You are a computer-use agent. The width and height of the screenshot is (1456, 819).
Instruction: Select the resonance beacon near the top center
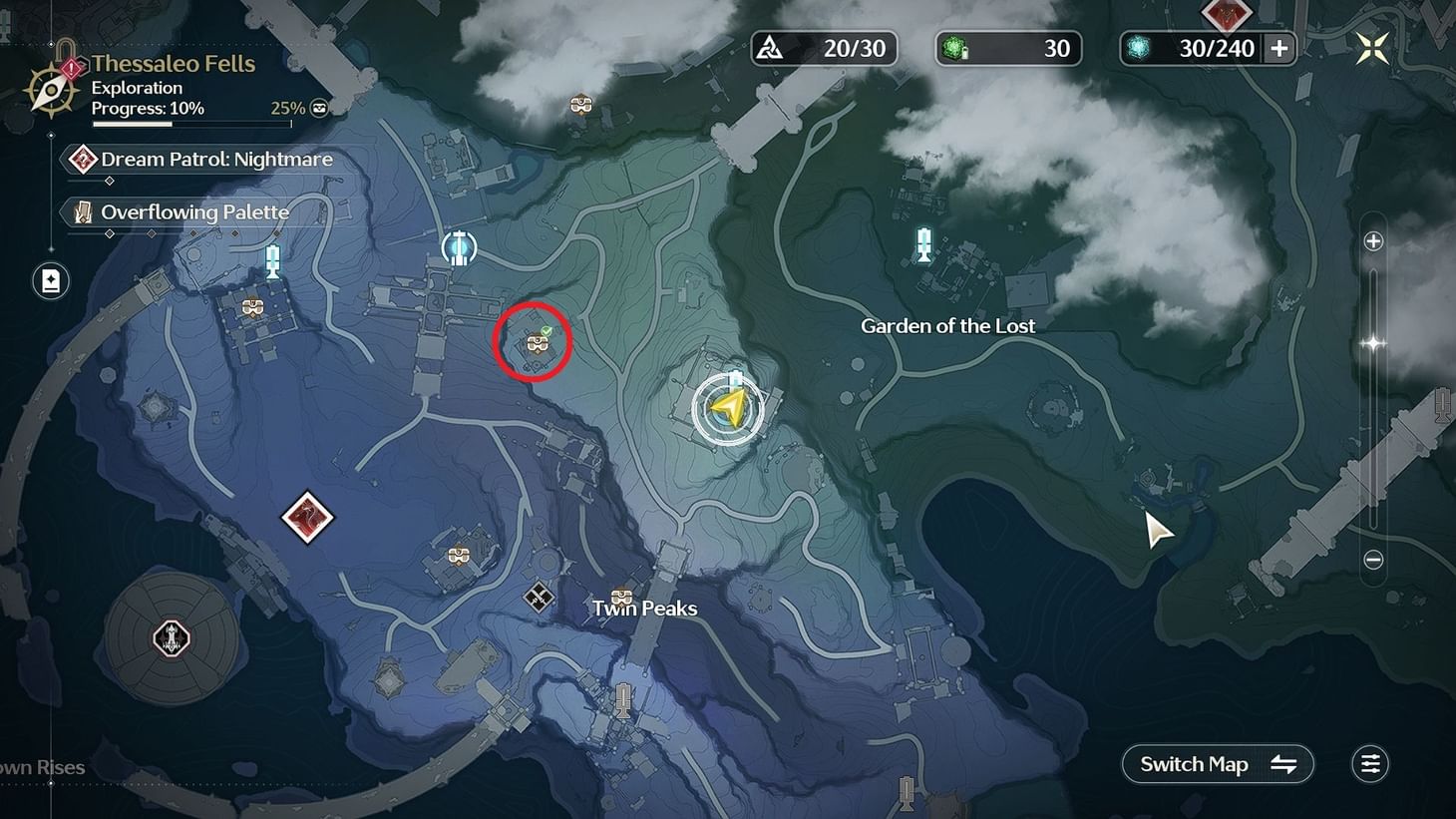(x=459, y=245)
